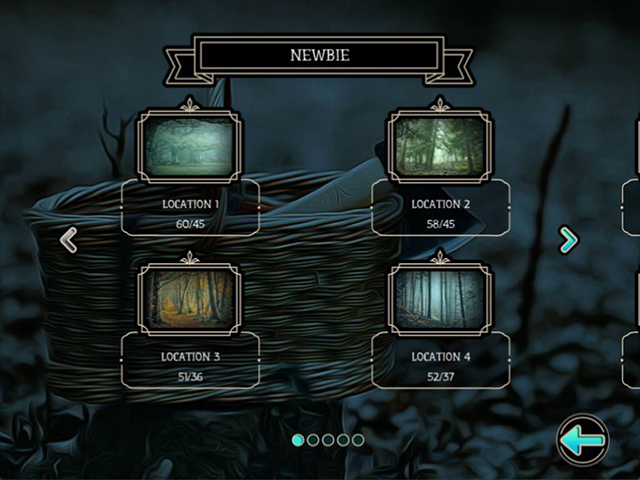Select the Location 1 thumbnail
The height and width of the screenshot is (480, 640).
pos(189,148)
